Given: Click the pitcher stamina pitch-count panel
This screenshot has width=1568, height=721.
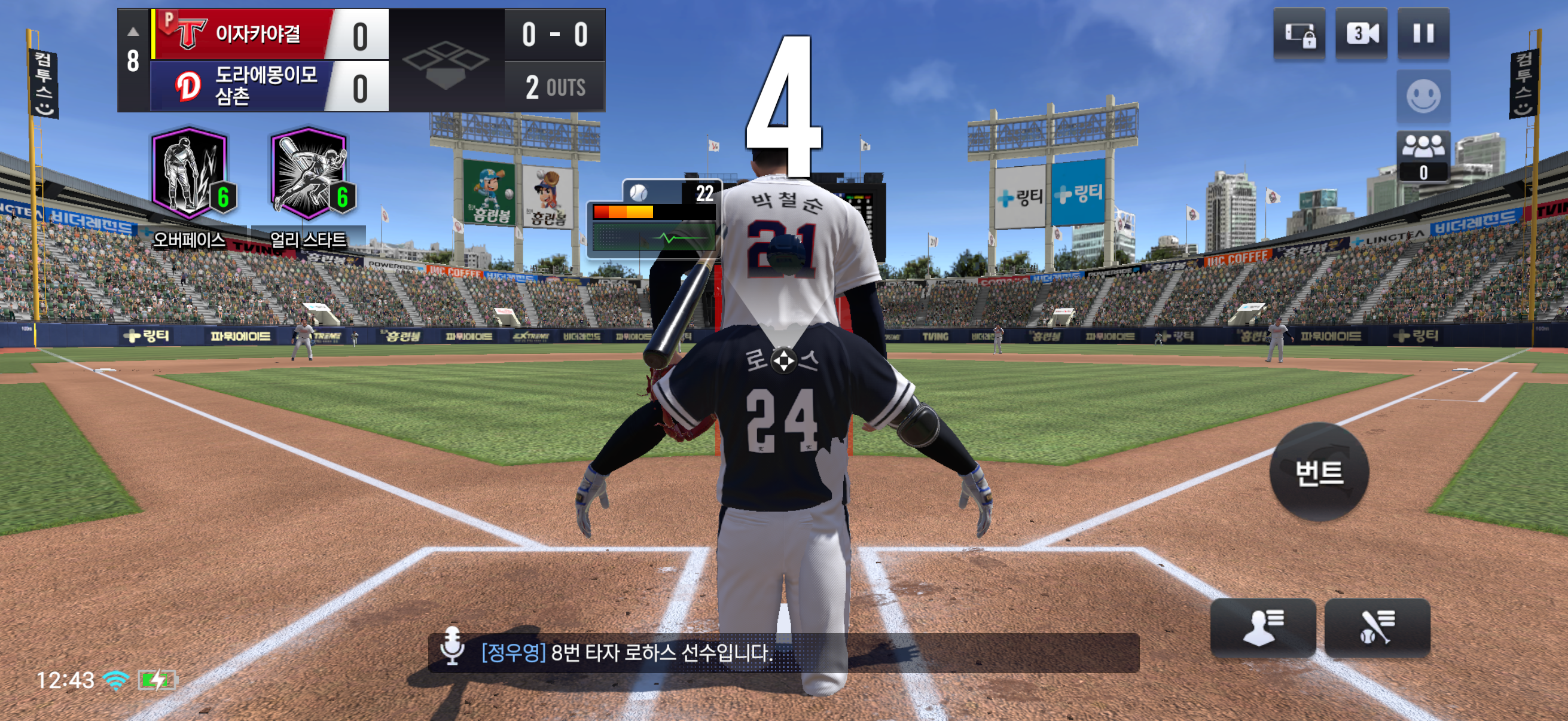Looking at the screenshot, I should 654,218.
